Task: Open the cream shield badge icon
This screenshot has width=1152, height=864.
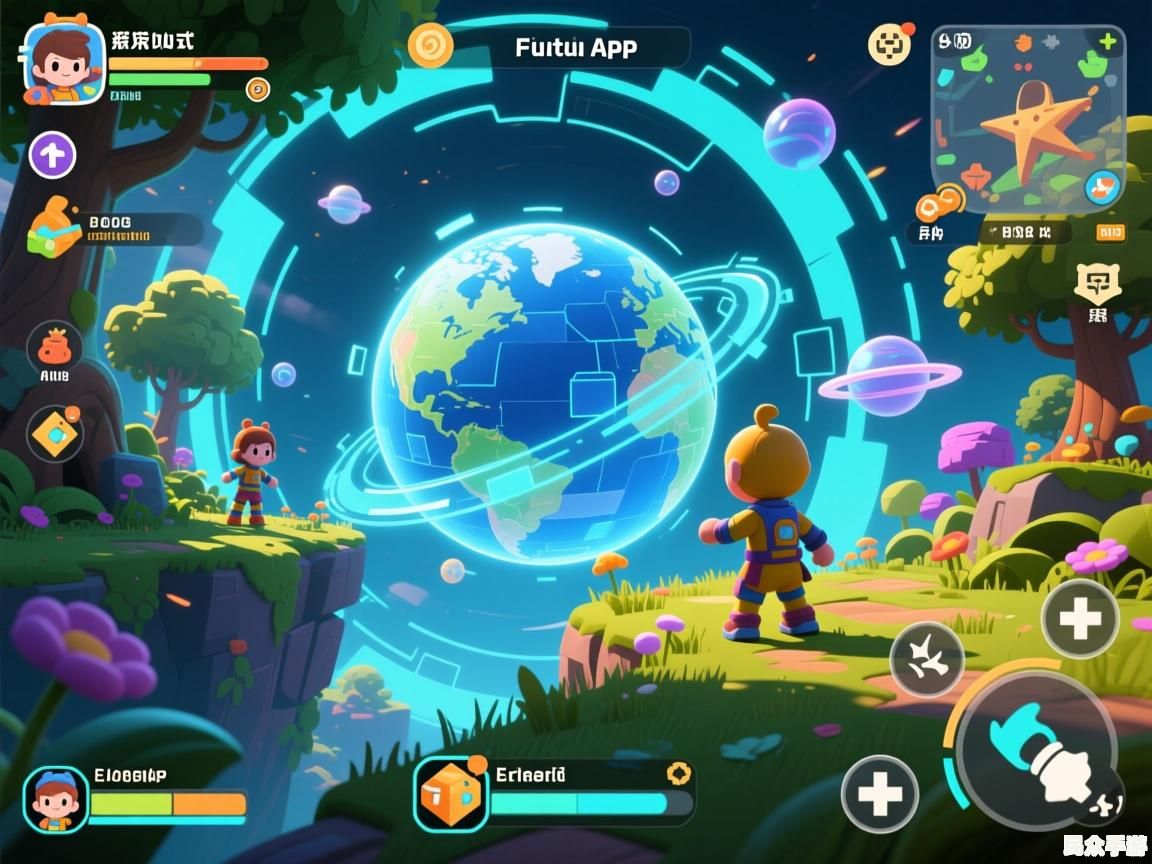Action: tap(1097, 286)
